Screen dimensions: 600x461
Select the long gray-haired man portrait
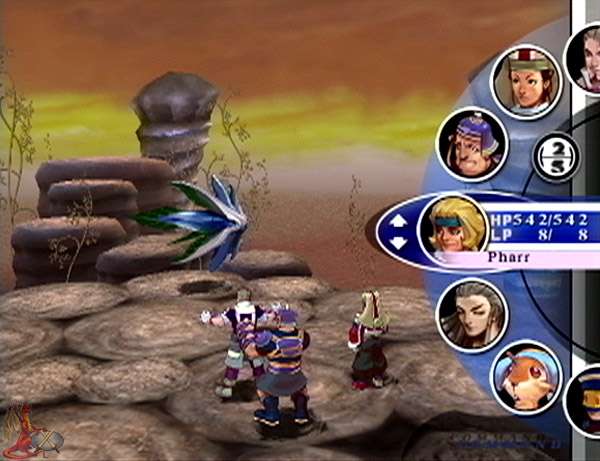473,314
